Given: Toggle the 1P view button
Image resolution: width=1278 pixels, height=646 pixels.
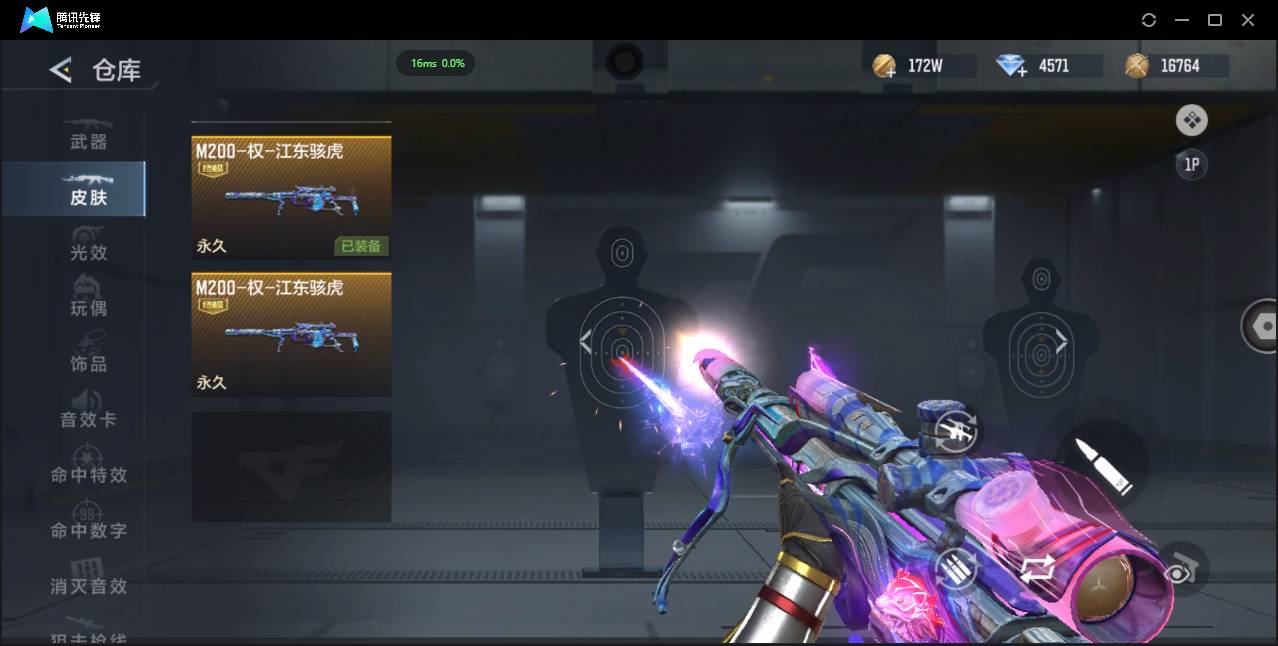Looking at the screenshot, I should [1191, 165].
